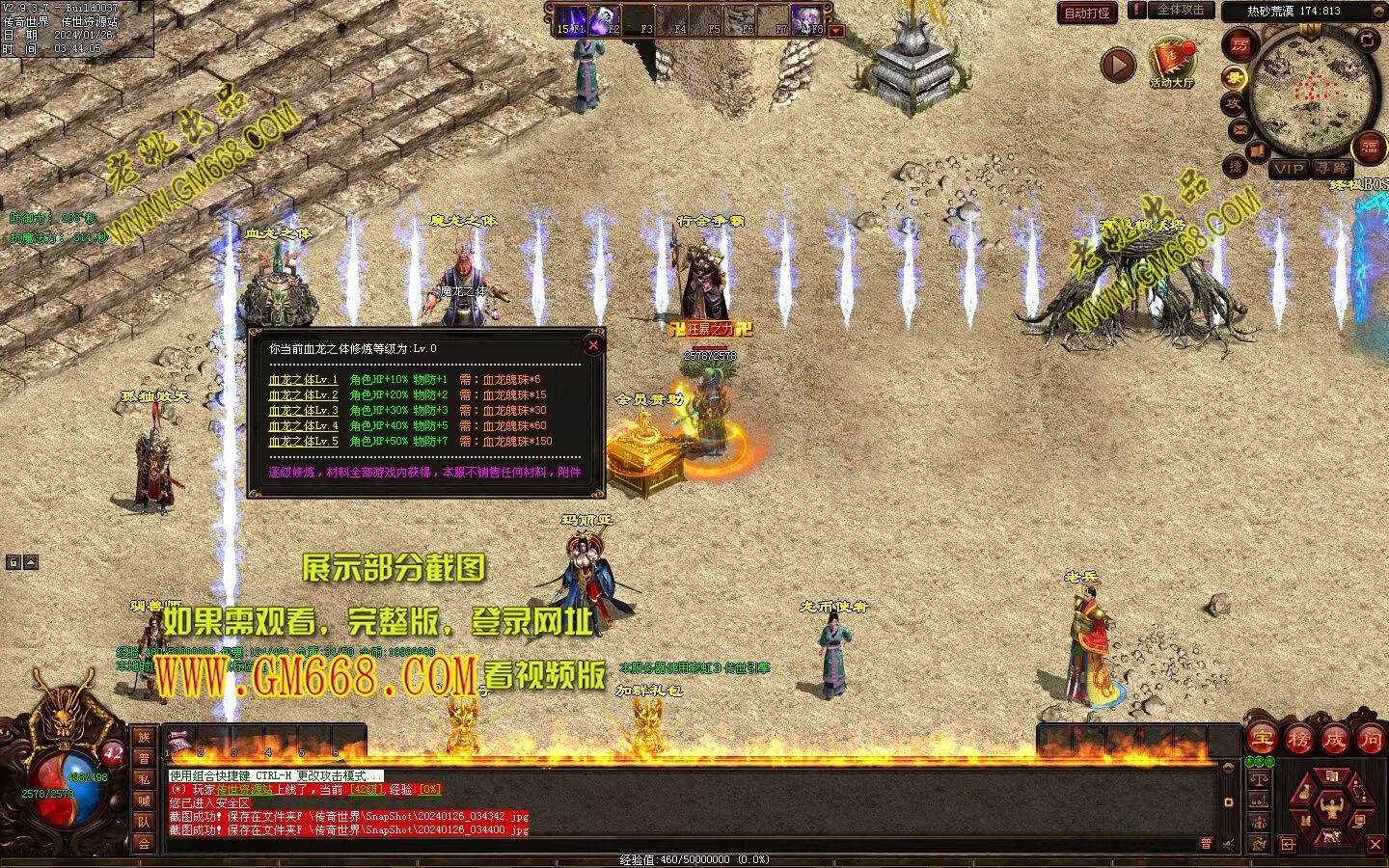Viewport: 1389px width, 868px height.
Task: Open the 榜 rankings button
Action: pyautogui.click(x=1297, y=740)
